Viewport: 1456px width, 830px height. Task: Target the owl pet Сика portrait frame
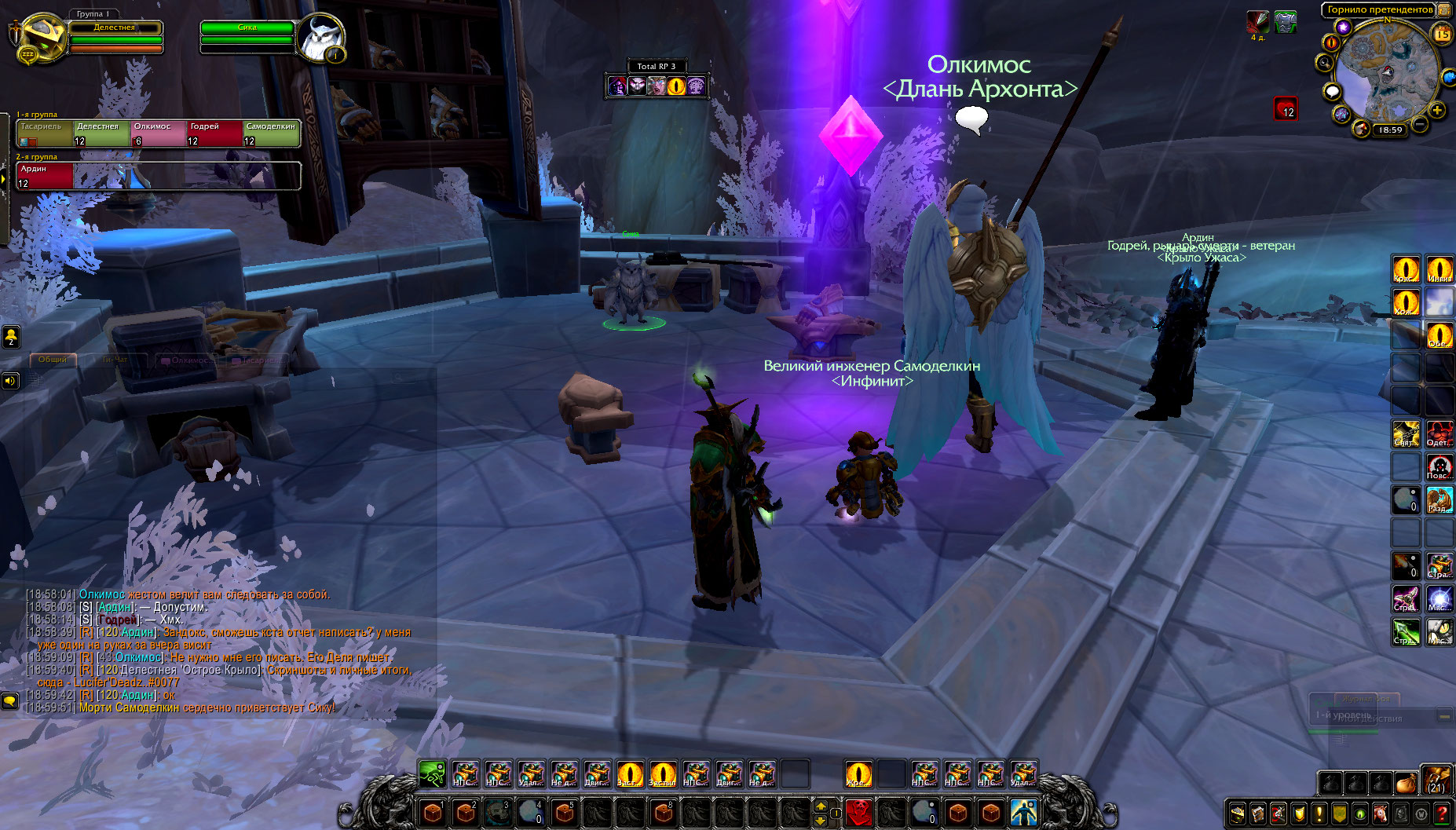[x=320, y=38]
